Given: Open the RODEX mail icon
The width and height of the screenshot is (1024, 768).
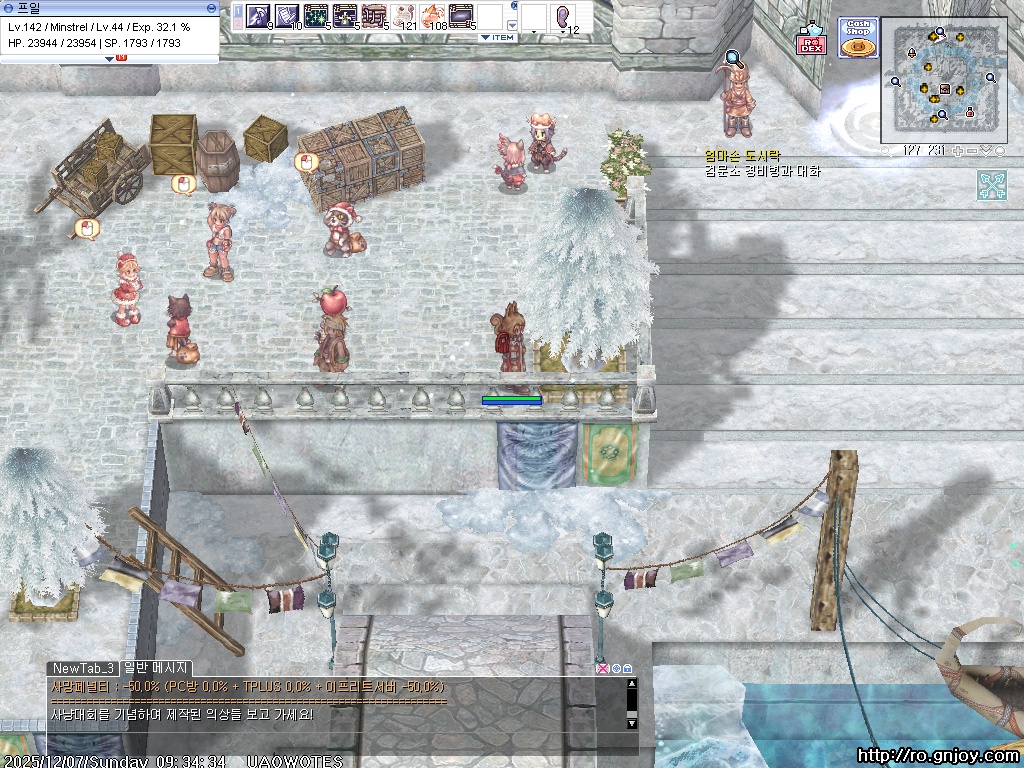Looking at the screenshot, I should [811, 42].
